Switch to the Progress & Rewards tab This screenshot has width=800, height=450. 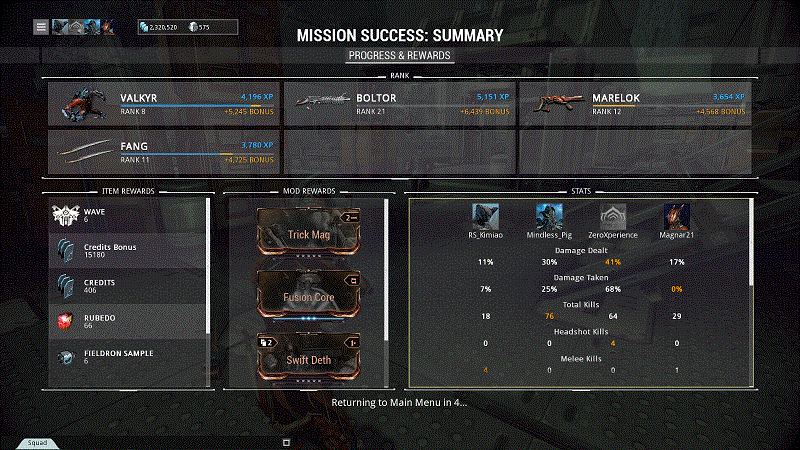[x=399, y=56]
